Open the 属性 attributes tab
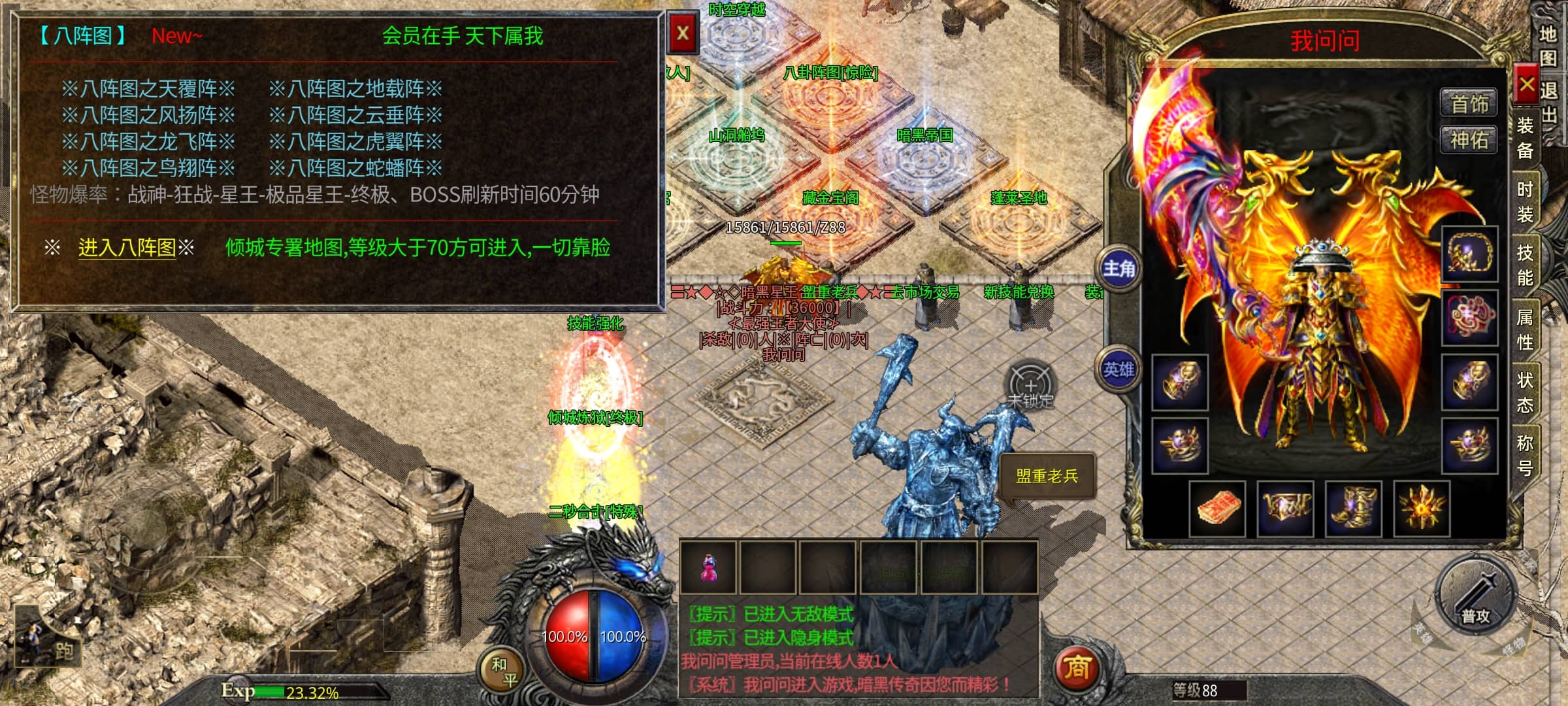 (x=1525, y=329)
